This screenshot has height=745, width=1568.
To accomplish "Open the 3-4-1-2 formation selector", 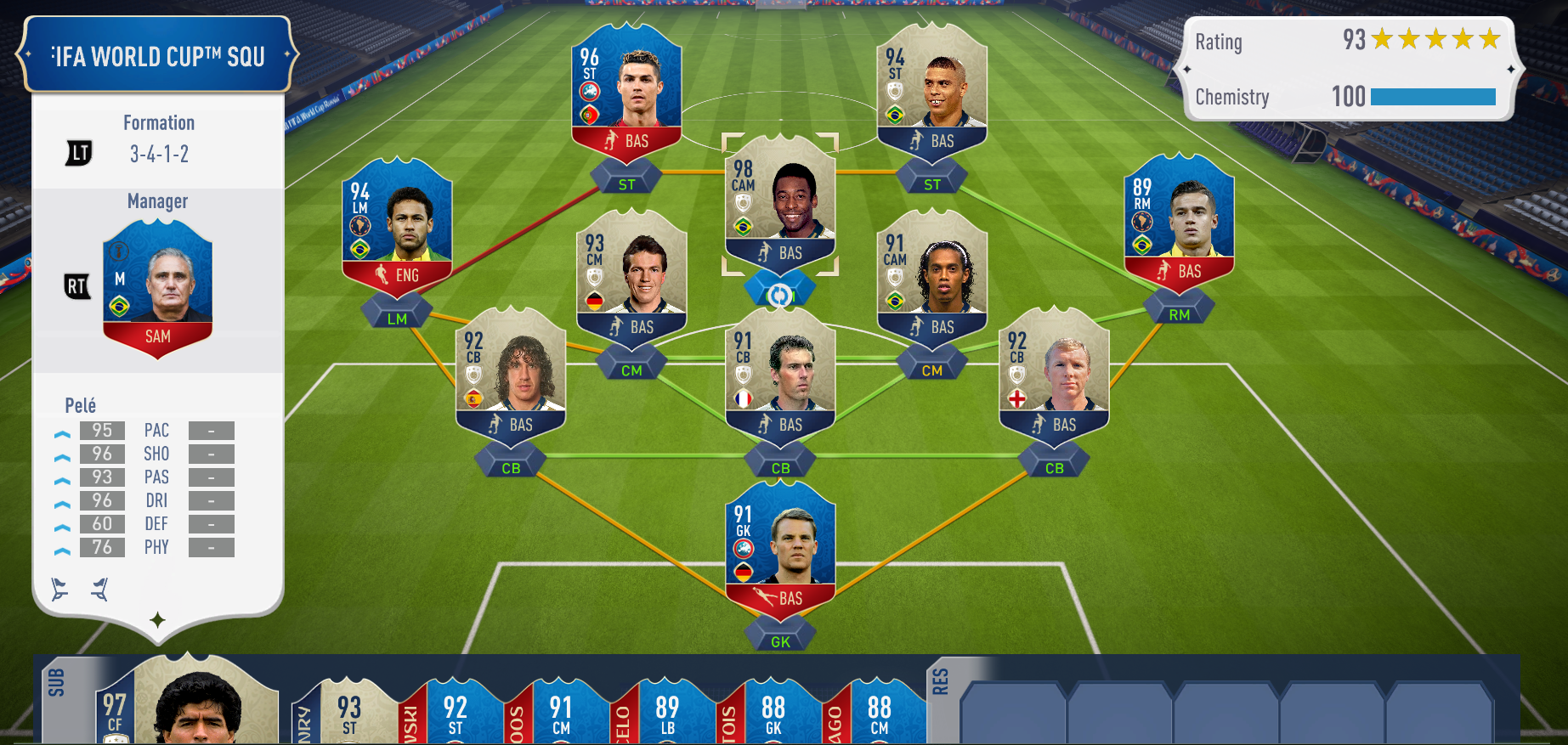I will [x=159, y=154].
